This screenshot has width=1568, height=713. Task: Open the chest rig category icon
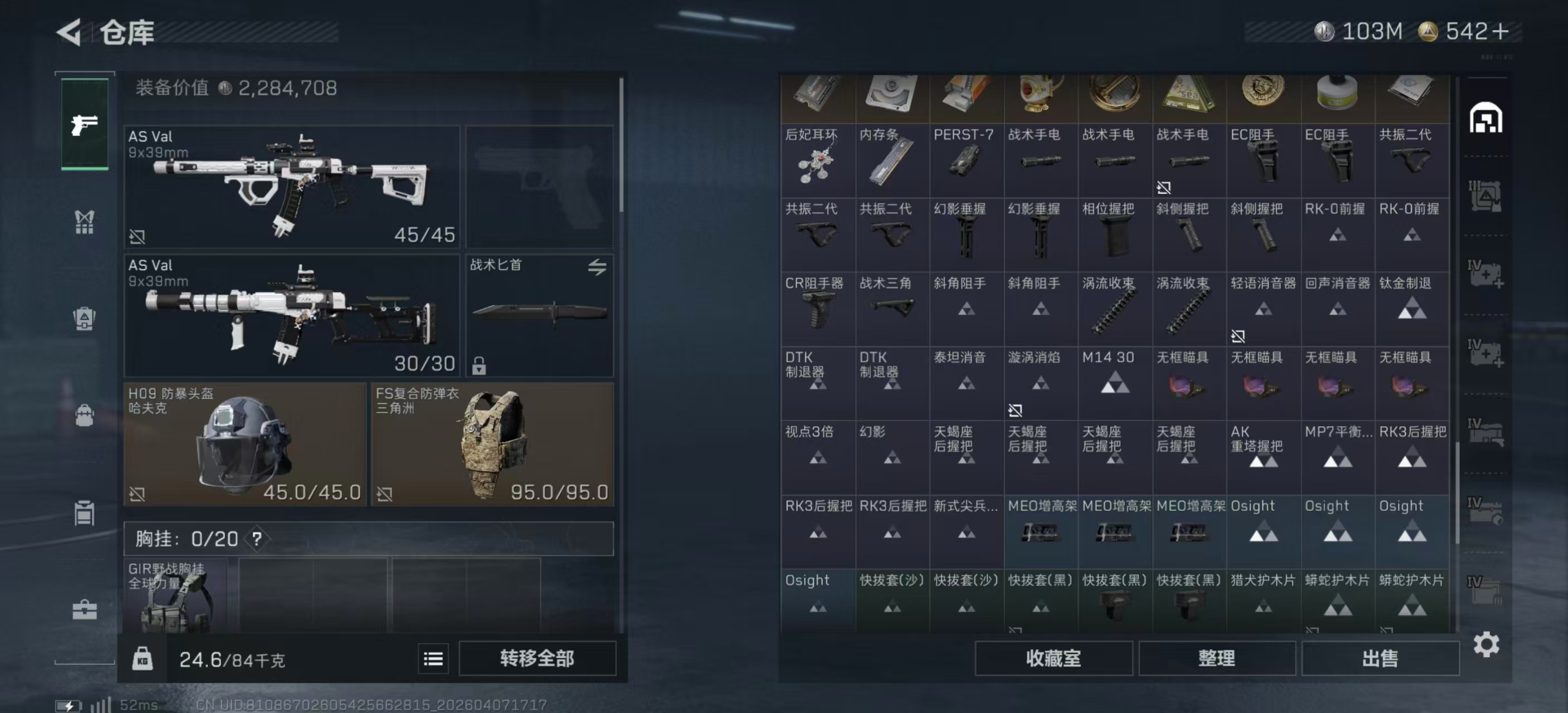[85, 222]
